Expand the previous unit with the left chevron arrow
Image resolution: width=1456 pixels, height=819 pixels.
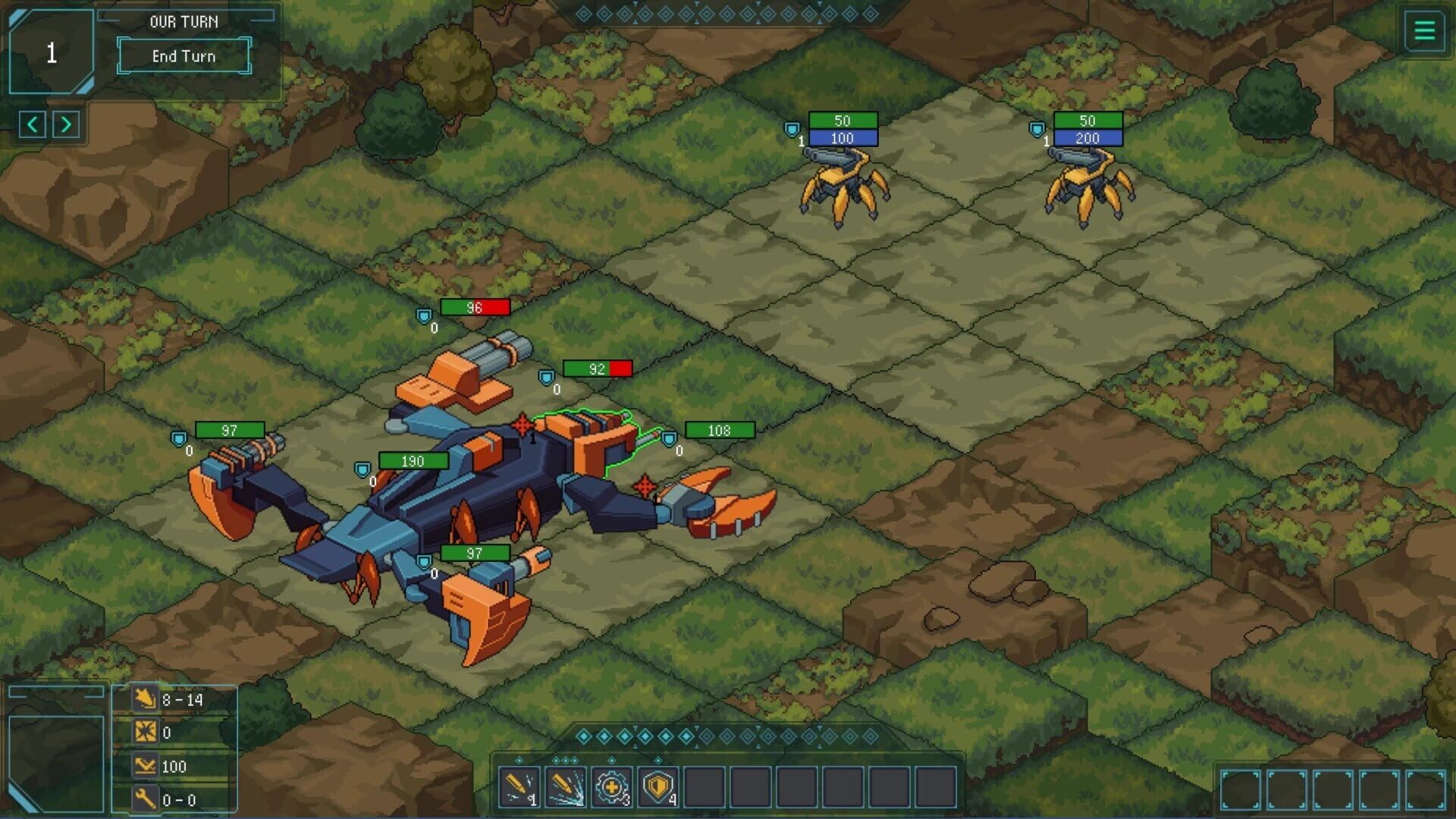click(x=32, y=124)
